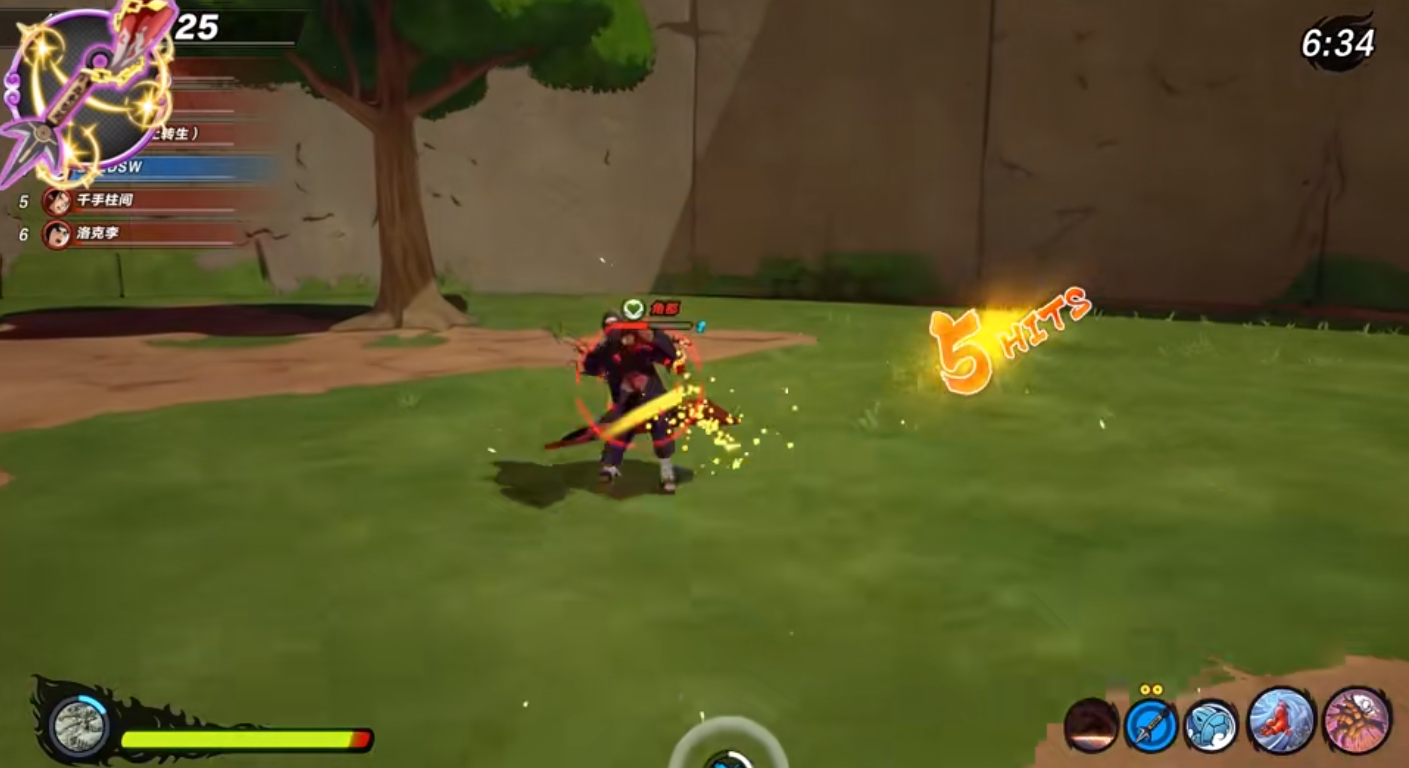Click the dark red slash skill icon
Image resolution: width=1409 pixels, height=768 pixels.
tap(1090, 725)
